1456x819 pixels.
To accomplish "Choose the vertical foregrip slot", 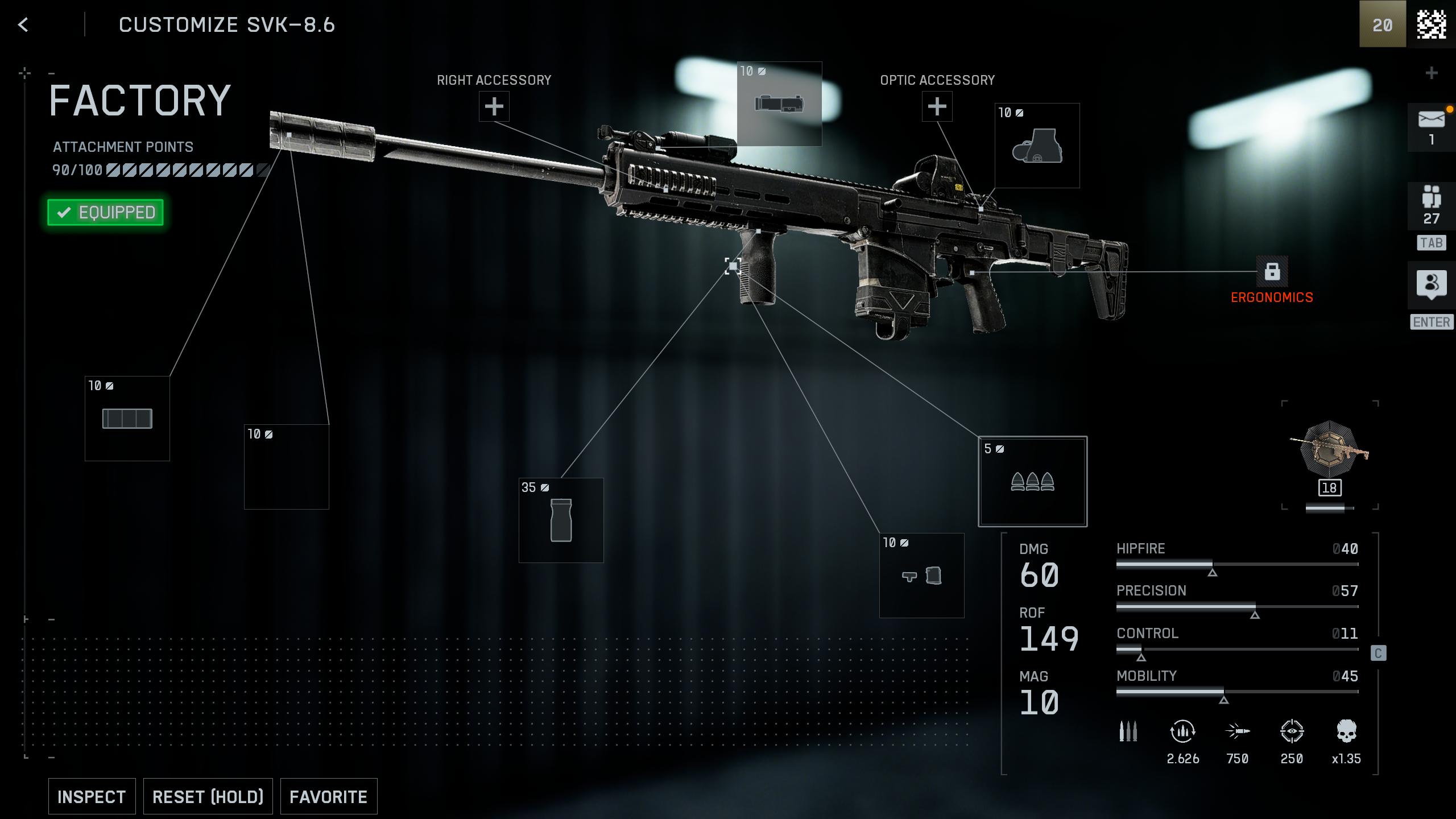I will (561, 520).
